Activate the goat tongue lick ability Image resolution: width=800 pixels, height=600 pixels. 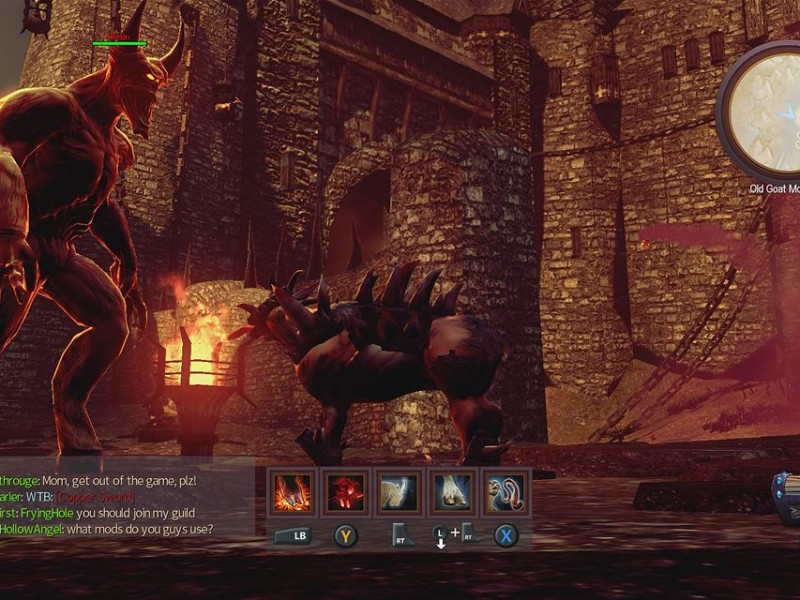pyautogui.click(x=506, y=493)
